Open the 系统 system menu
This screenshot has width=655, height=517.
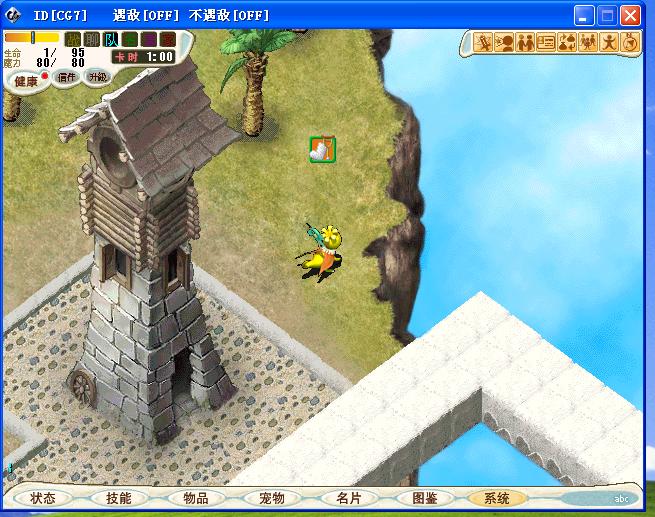496,497
